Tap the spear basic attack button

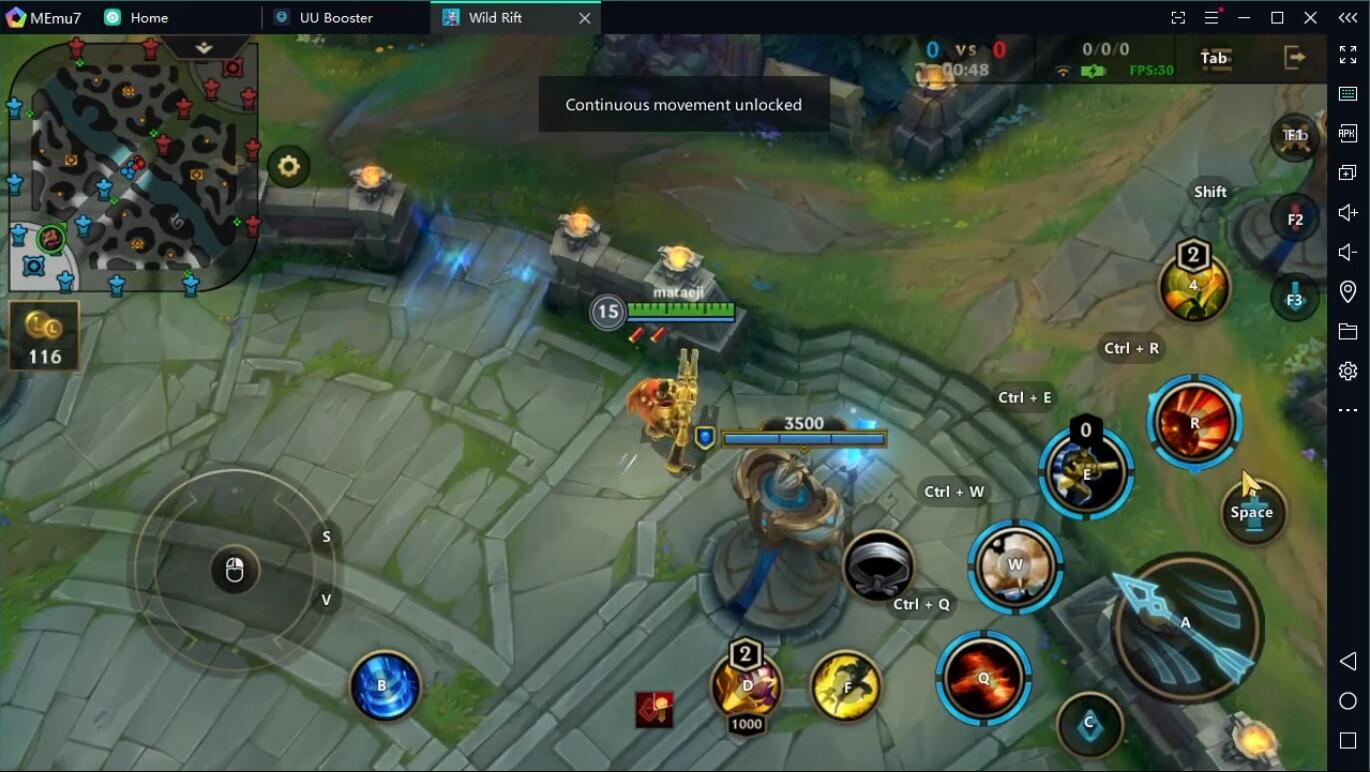pos(1187,626)
